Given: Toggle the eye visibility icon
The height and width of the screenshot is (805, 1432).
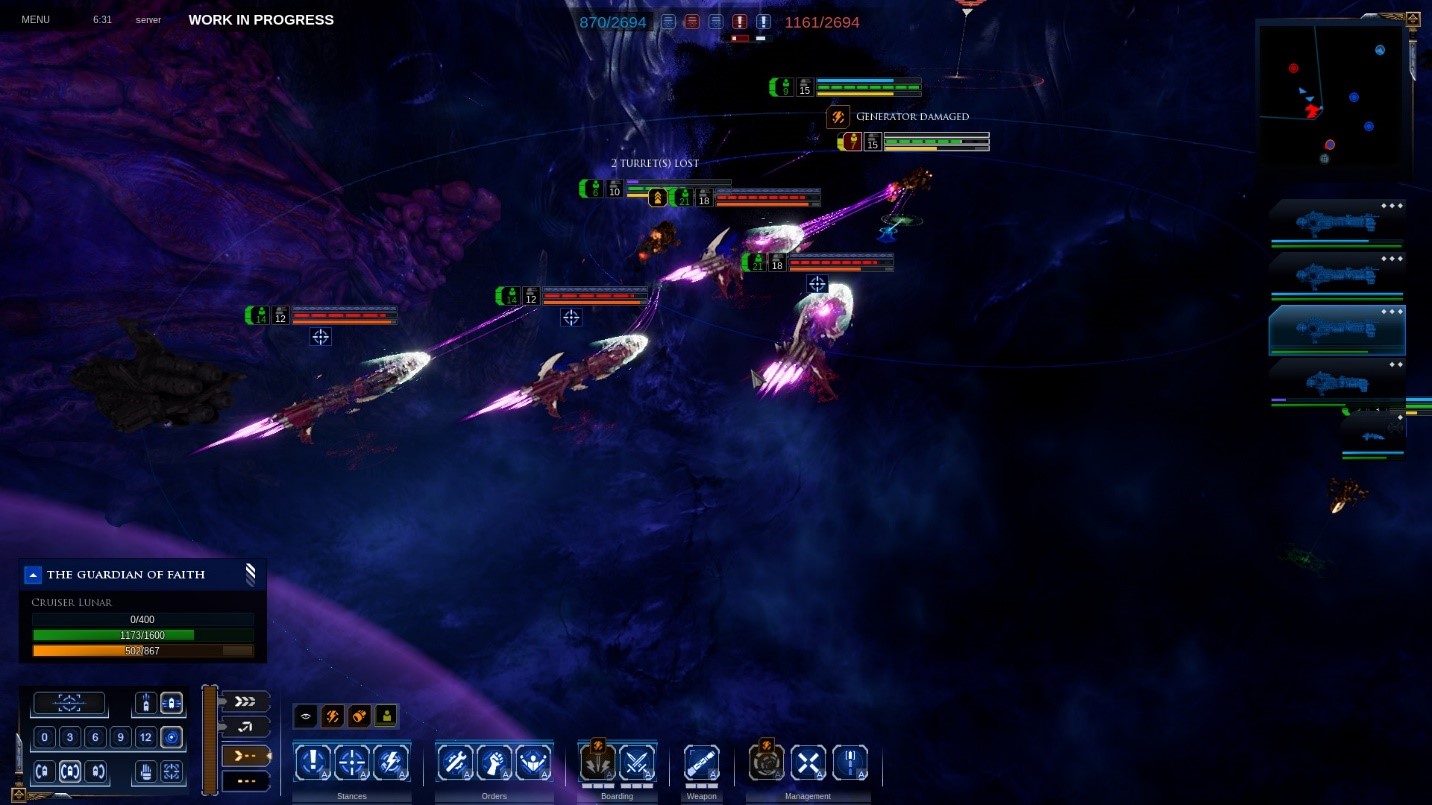Looking at the screenshot, I should click(306, 716).
